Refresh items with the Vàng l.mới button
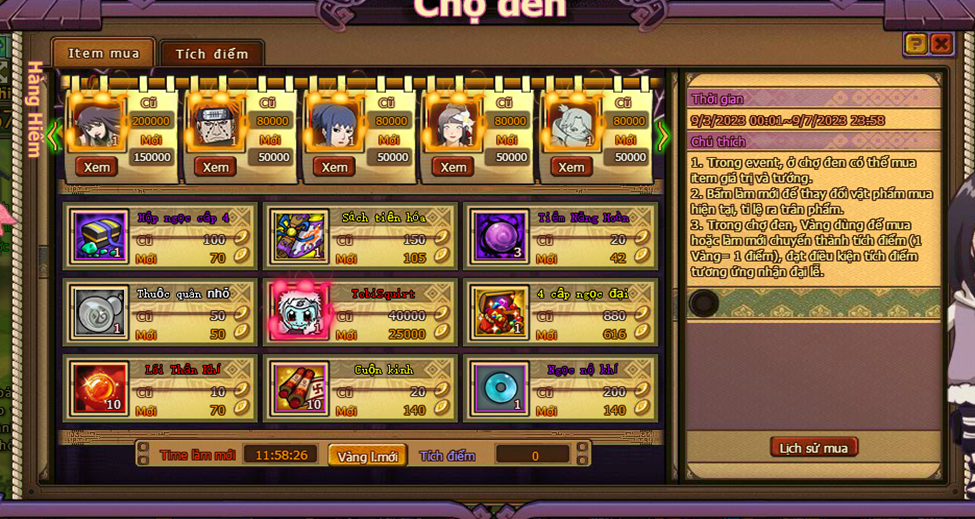The width and height of the screenshot is (975, 519). [367, 456]
